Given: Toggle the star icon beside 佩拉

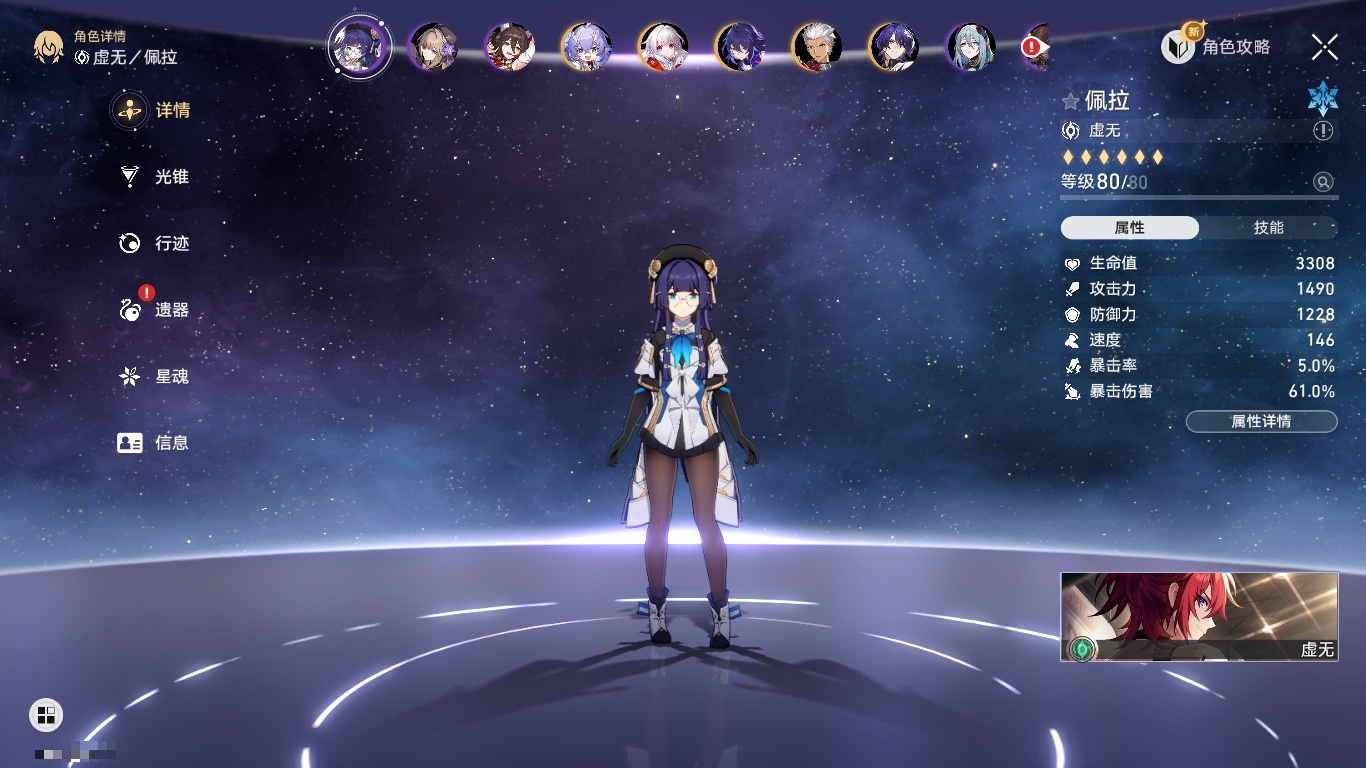Looking at the screenshot, I should tap(1071, 101).
